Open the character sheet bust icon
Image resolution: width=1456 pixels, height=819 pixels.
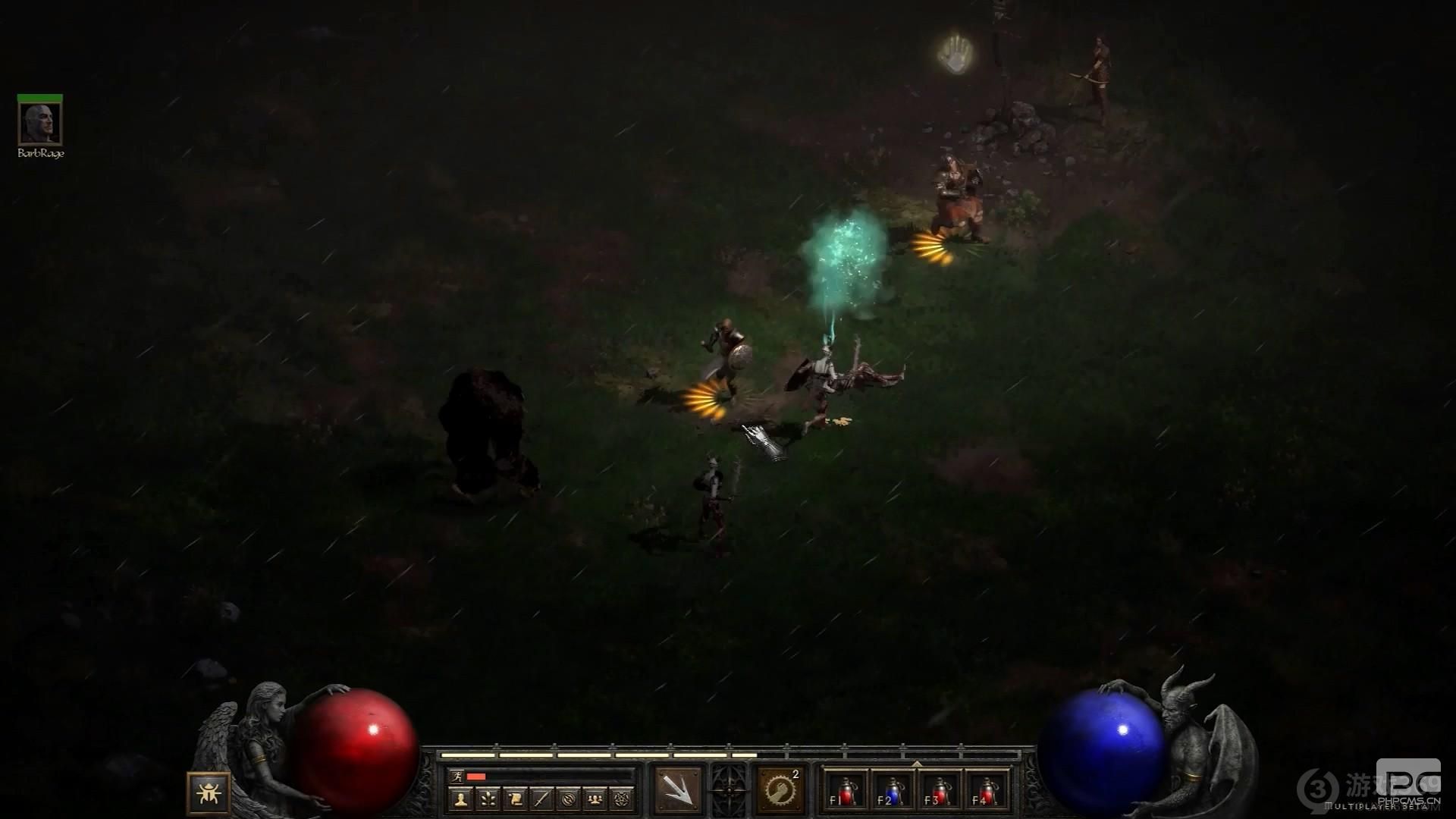pyautogui.click(x=460, y=798)
